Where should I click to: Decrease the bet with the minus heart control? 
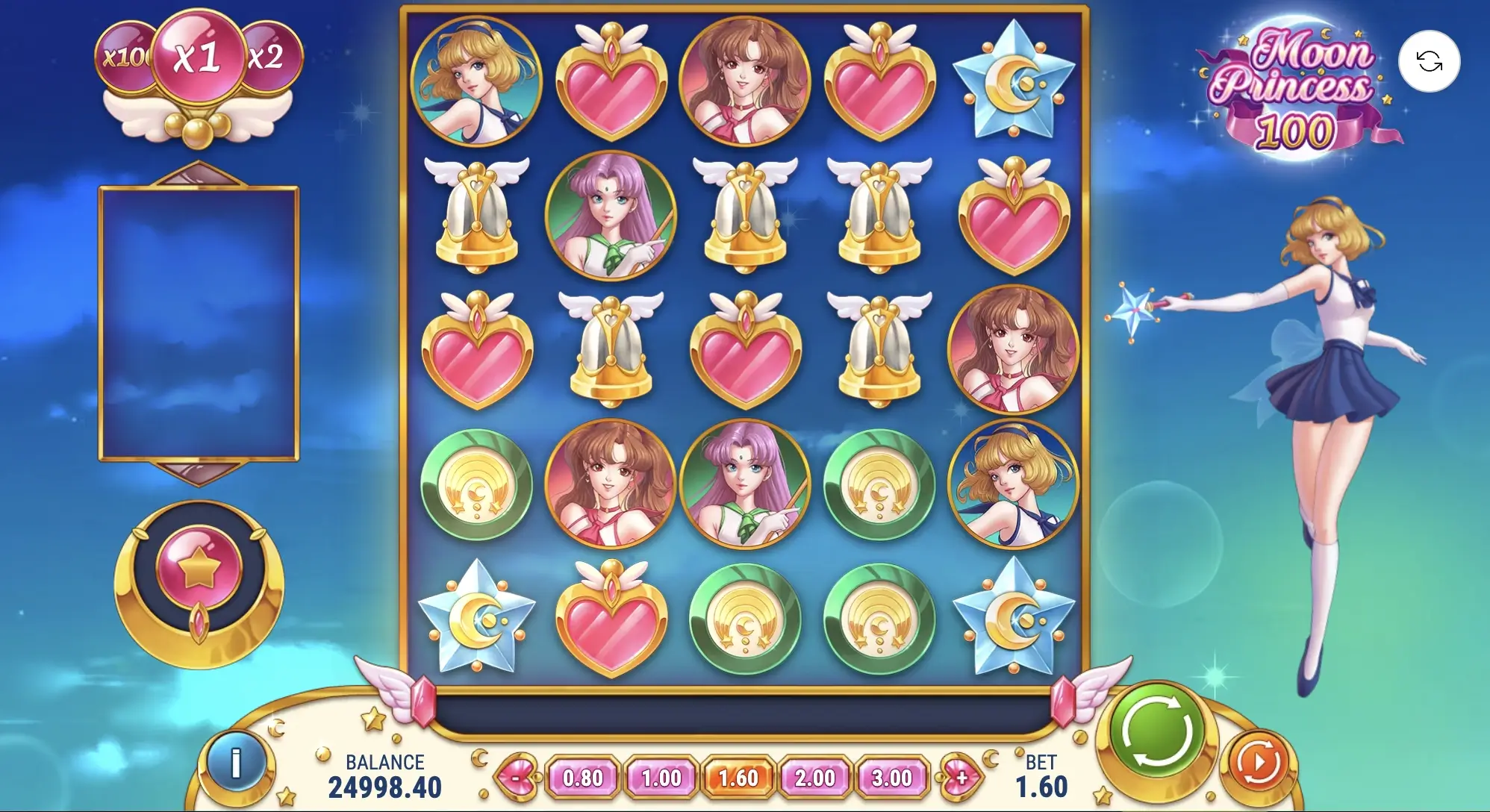518,777
